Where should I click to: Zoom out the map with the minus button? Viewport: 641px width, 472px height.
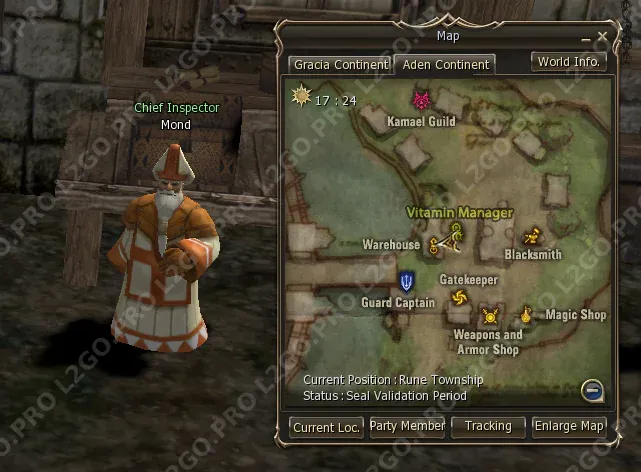point(593,390)
